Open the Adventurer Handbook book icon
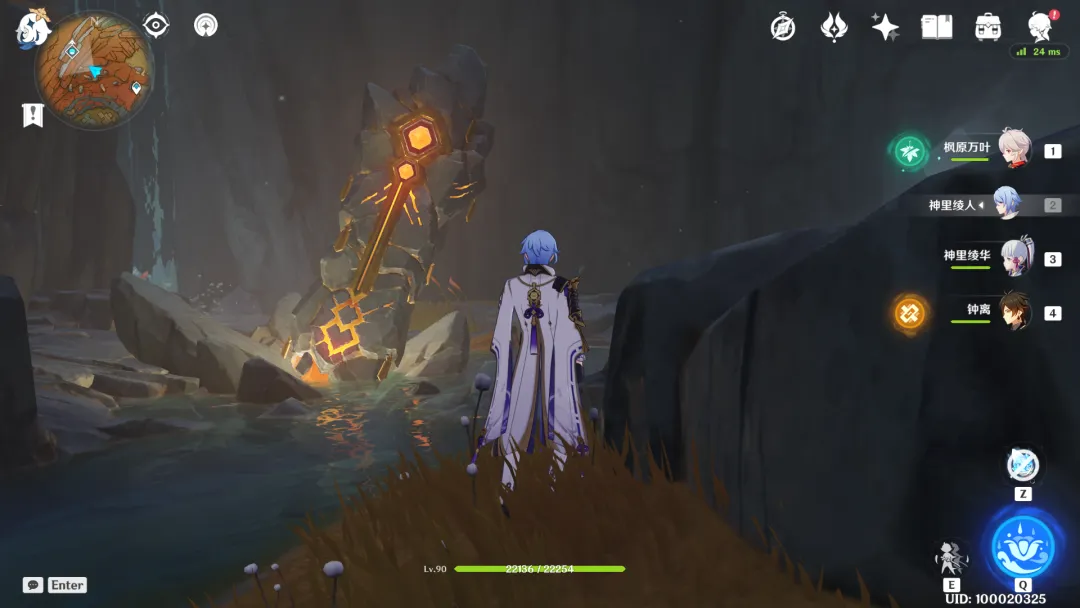The width and height of the screenshot is (1080, 608). point(937,27)
